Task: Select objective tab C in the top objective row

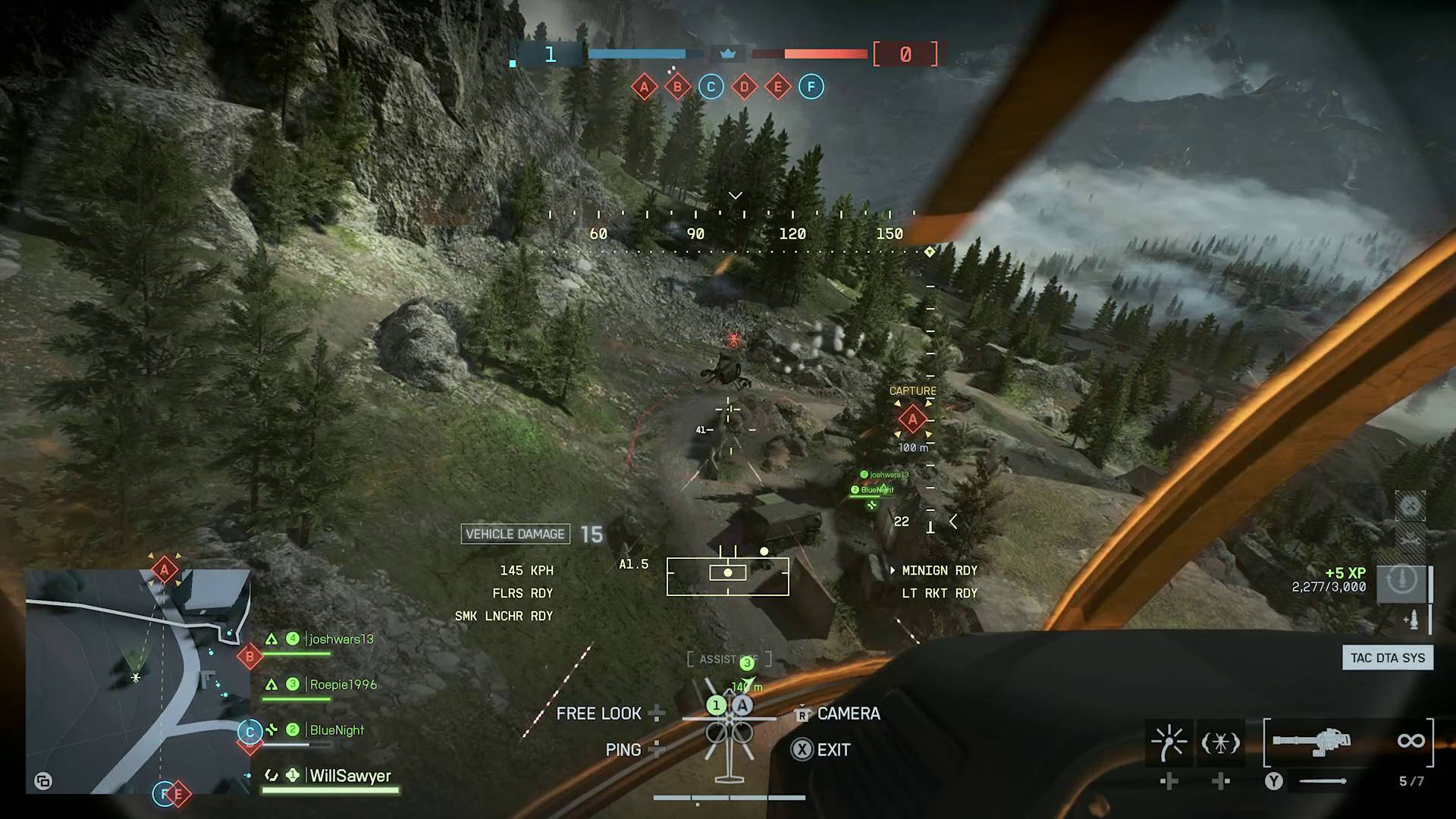Action: [710, 86]
